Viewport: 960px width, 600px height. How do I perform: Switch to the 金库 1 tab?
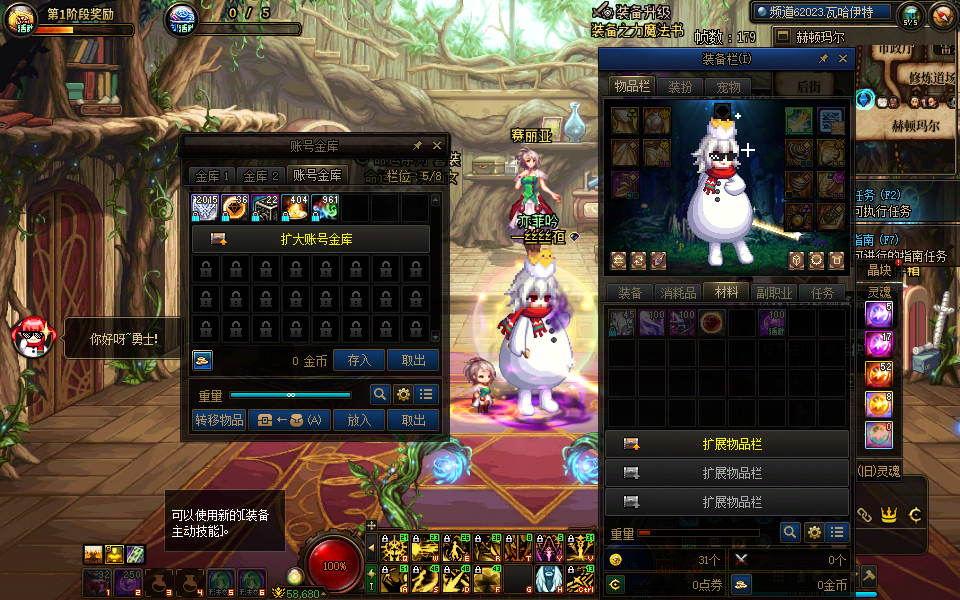(x=213, y=175)
